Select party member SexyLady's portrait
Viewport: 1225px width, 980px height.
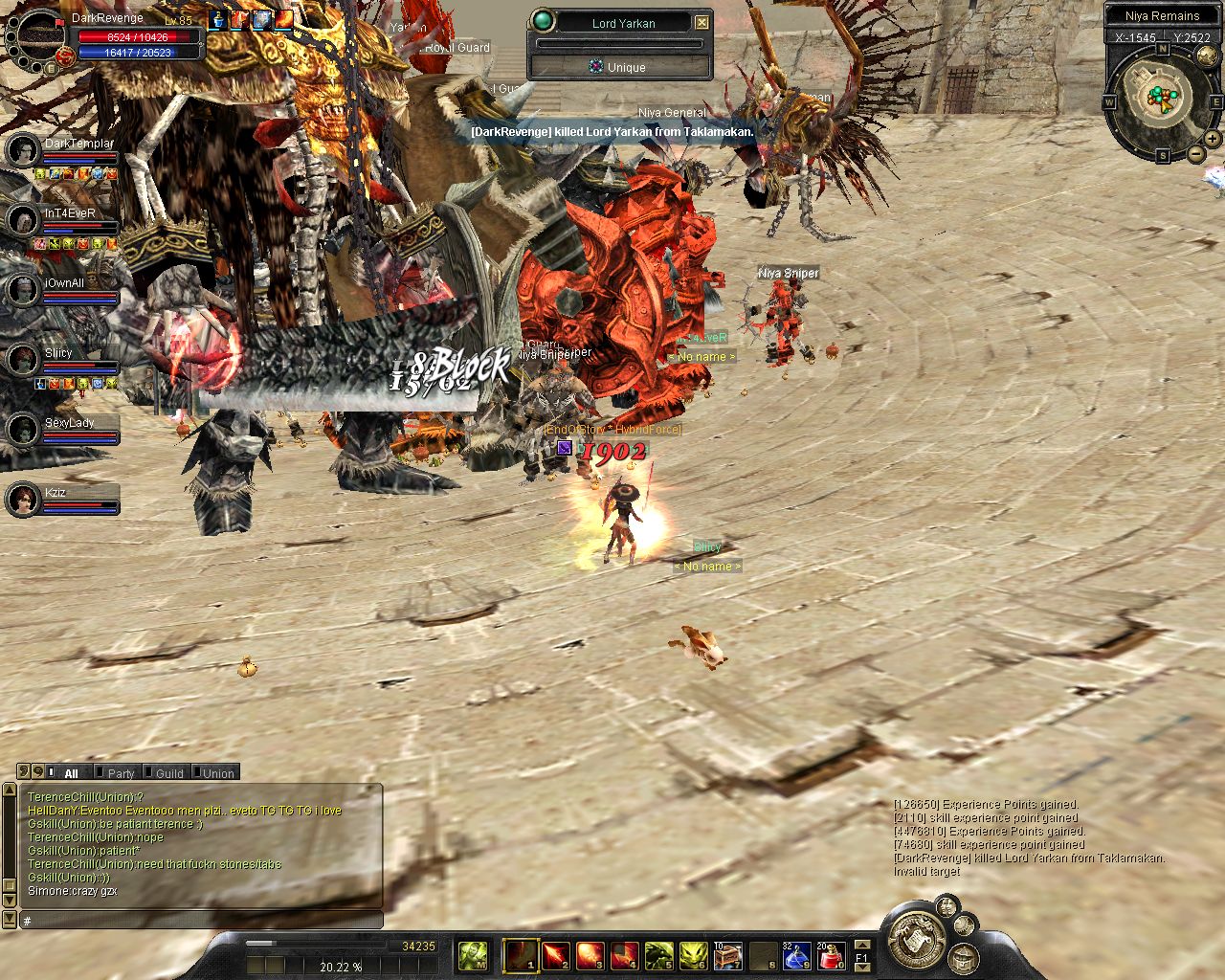23,430
